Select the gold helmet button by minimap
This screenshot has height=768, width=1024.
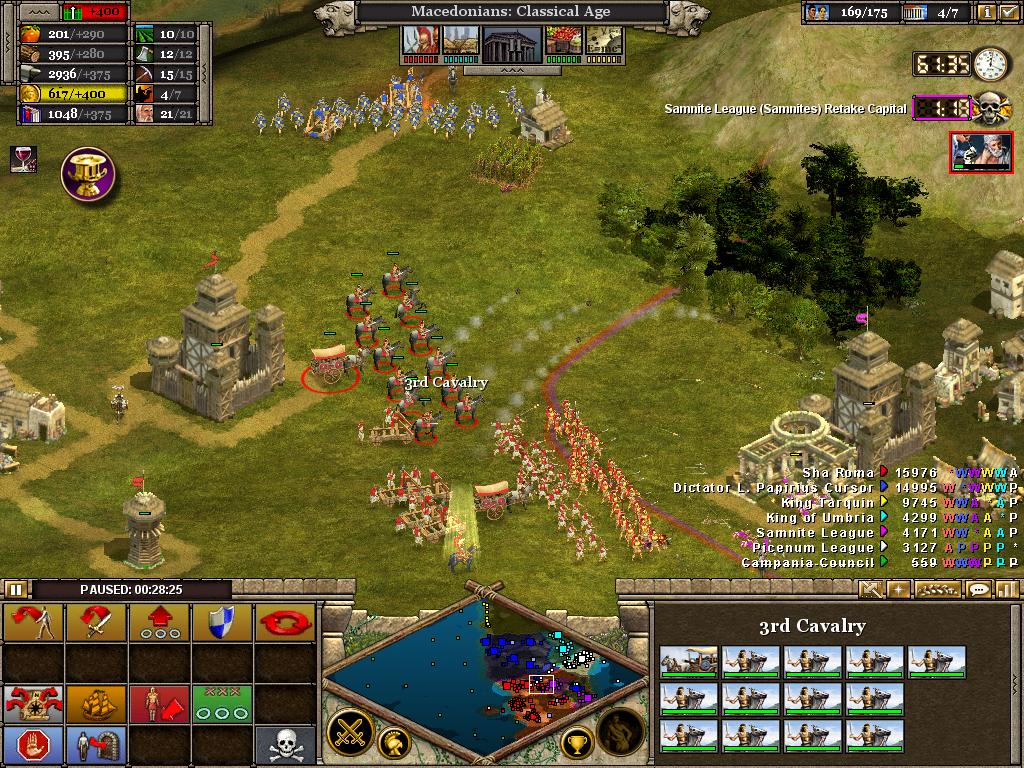[395, 743]
